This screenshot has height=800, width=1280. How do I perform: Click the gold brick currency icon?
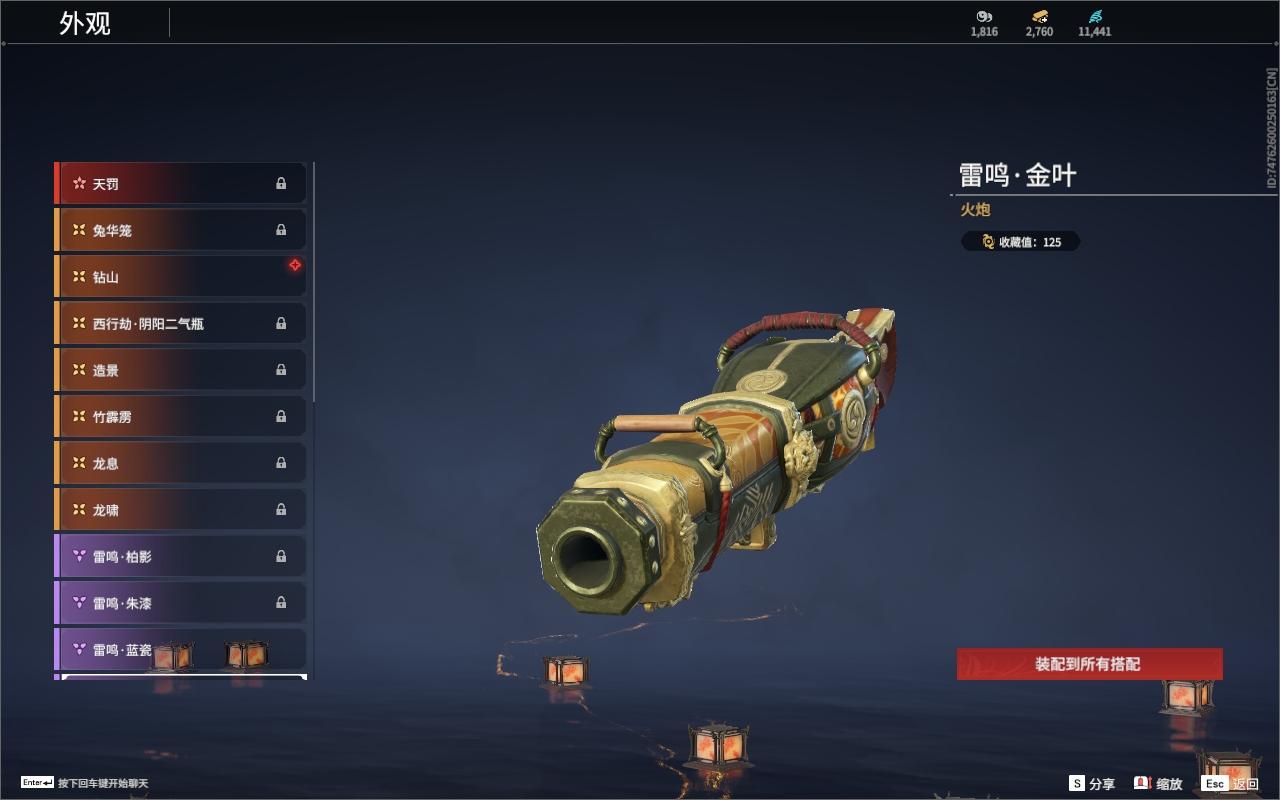1039,16
